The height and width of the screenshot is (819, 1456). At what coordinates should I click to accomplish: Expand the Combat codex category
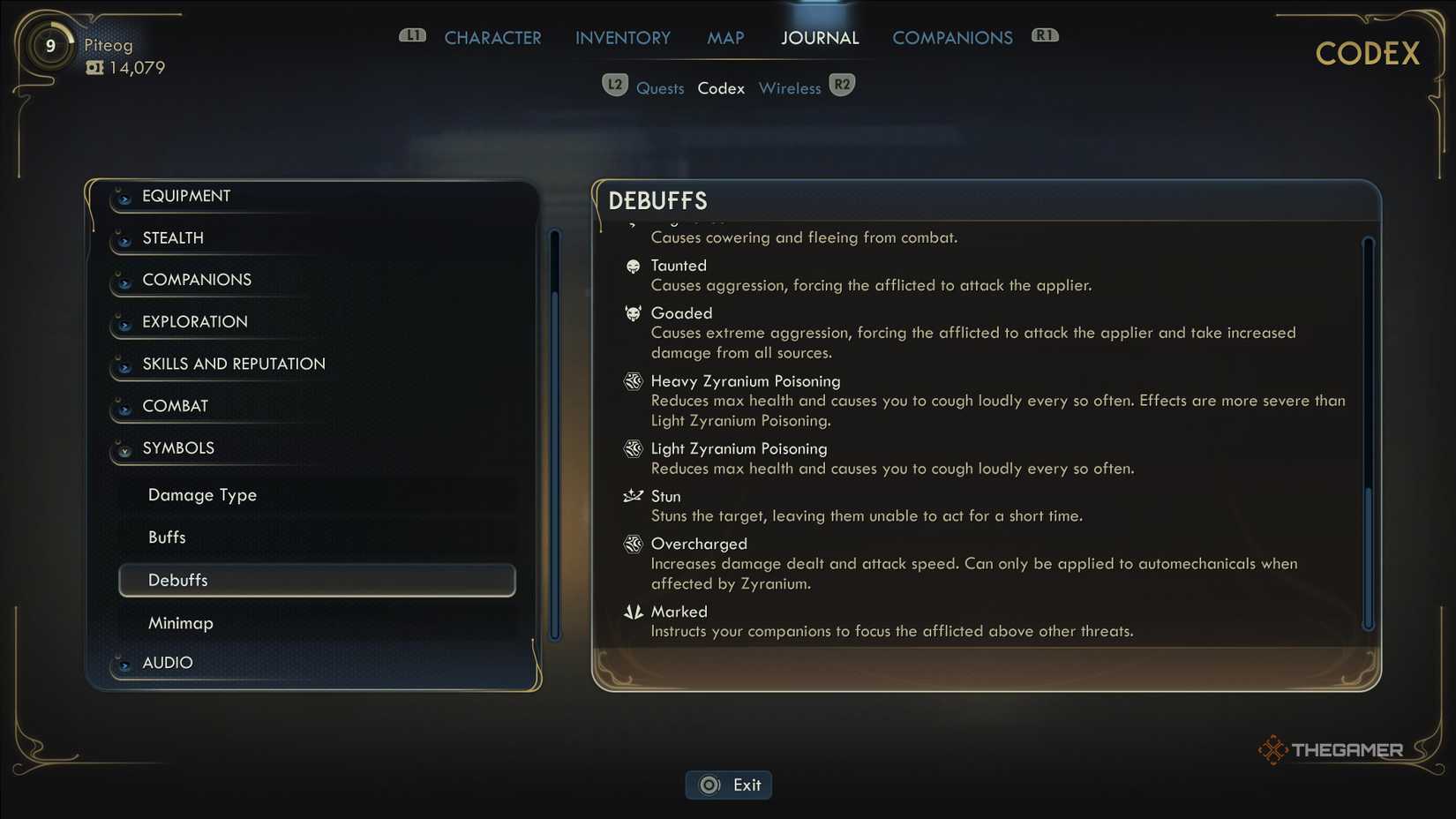(x=176, y=406)
